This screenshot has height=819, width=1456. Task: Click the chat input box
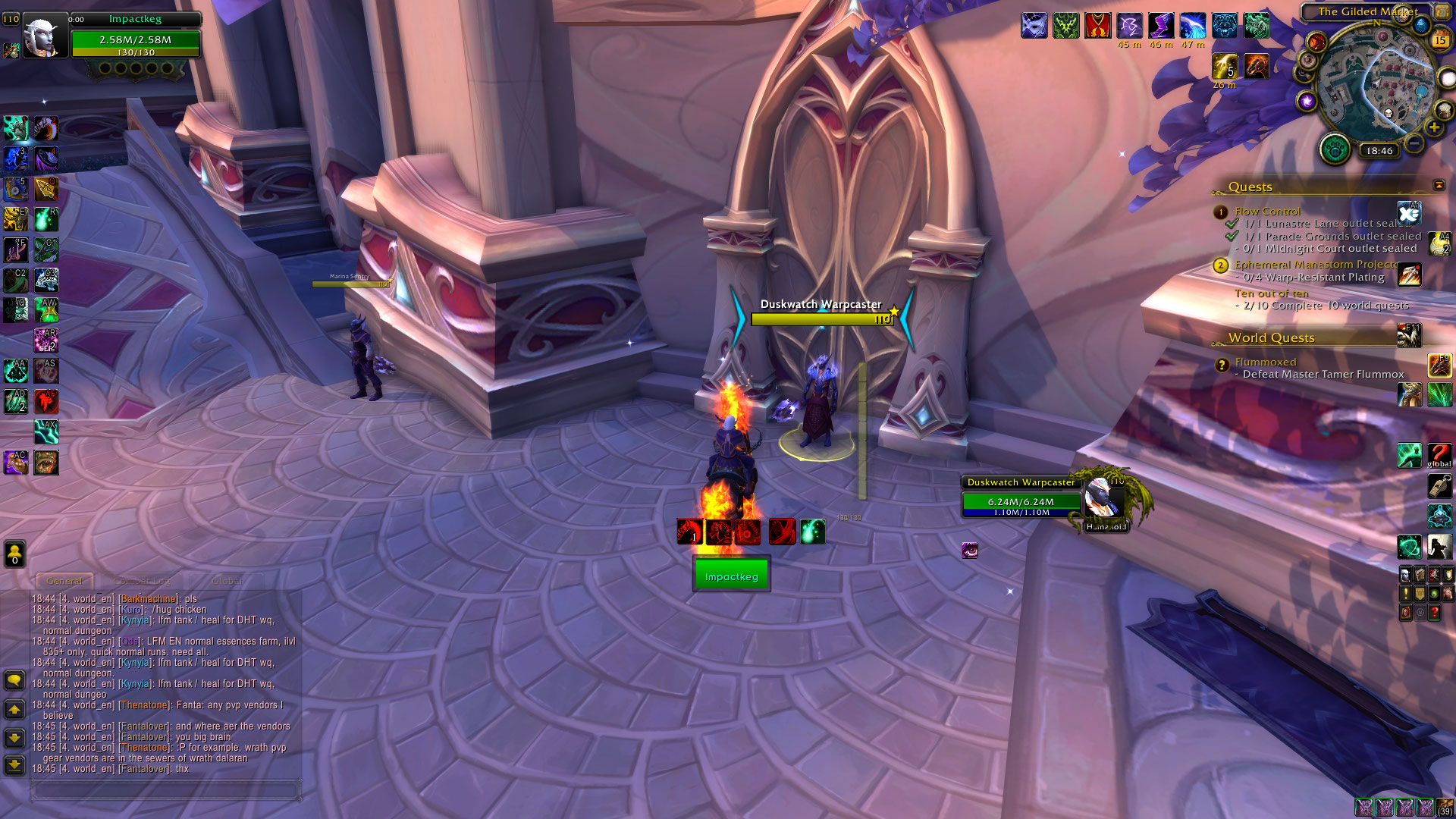point(165,790)
